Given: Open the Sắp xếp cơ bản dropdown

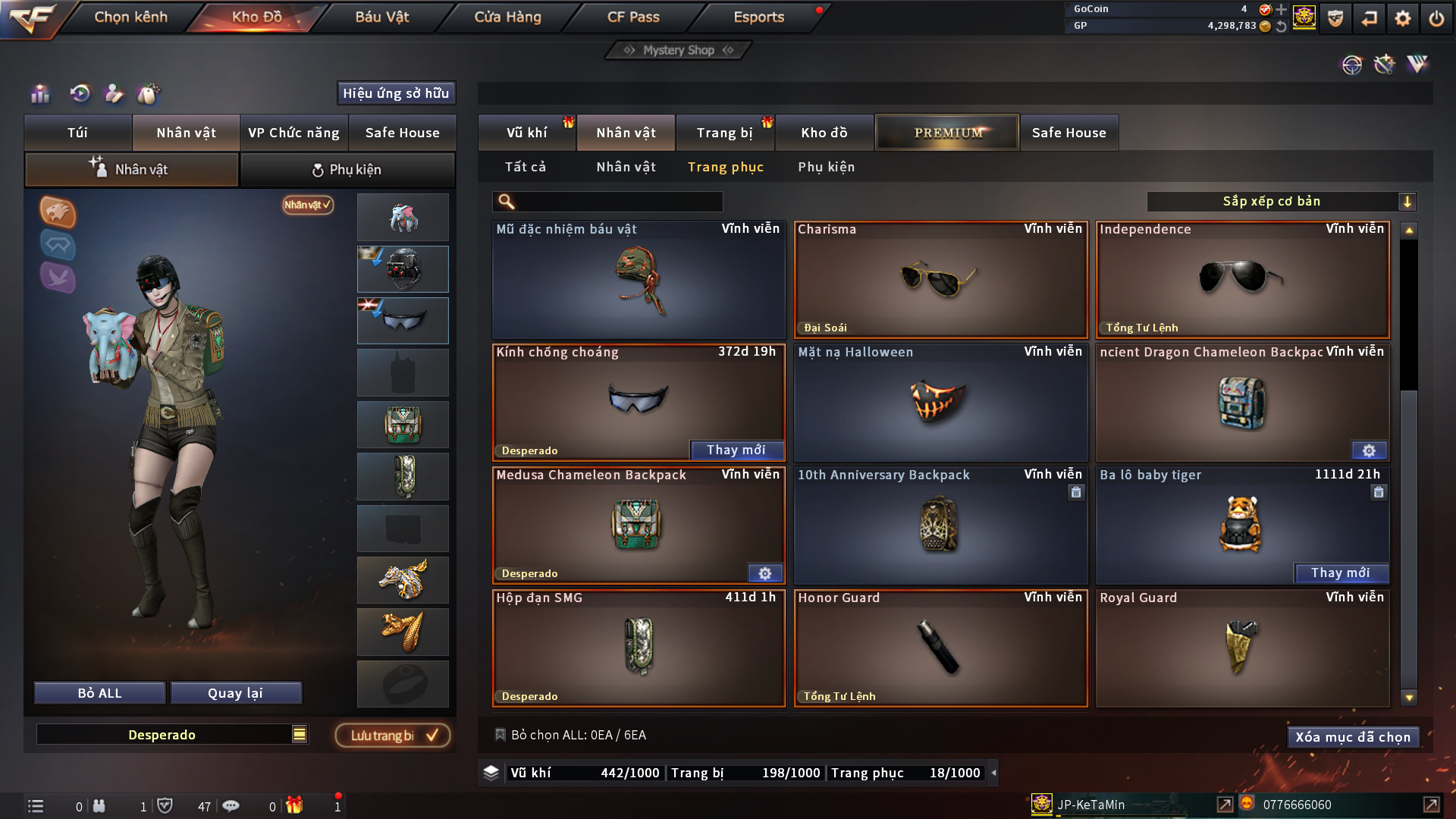Looking at the screenshot, I should pos(1282,202).
